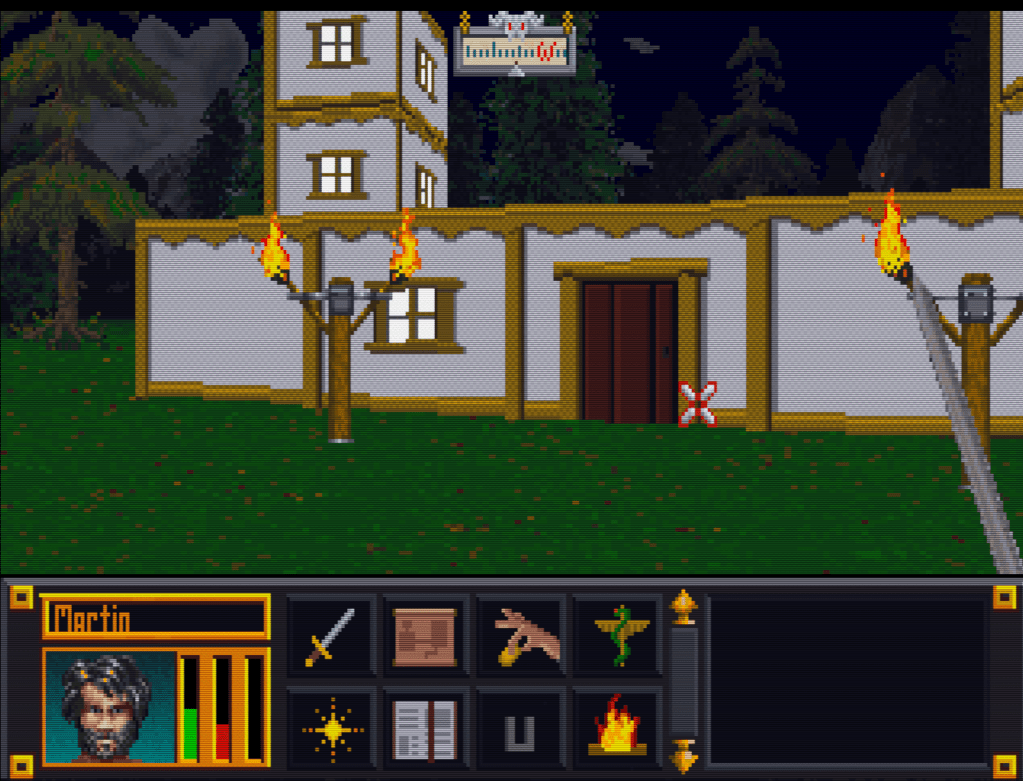Click the compass at the screen top
Viewport: 1023px width, 781px height.
(x=515, y=48)
